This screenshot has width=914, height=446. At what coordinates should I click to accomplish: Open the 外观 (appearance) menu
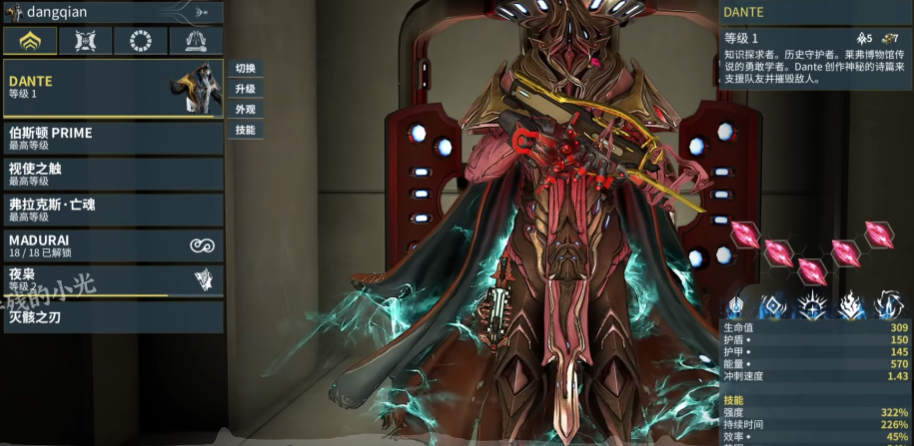pos(246,109)
